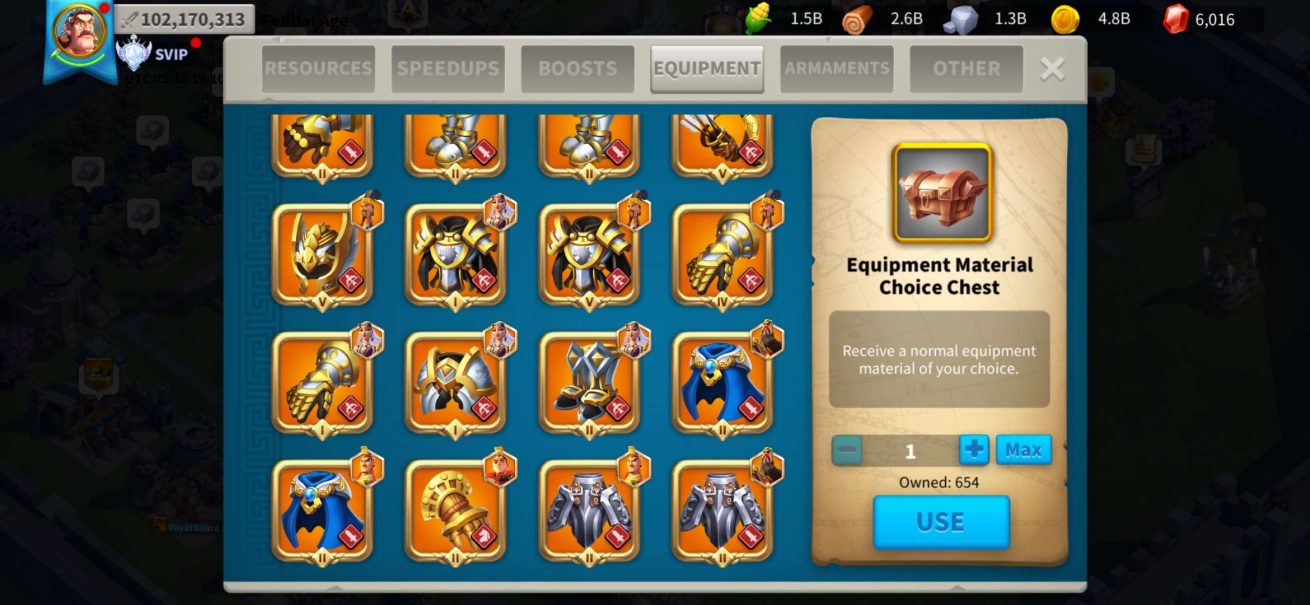Show the Boosts tab
Viewport: 1310px width, 605px height.
tap(577, 69)
